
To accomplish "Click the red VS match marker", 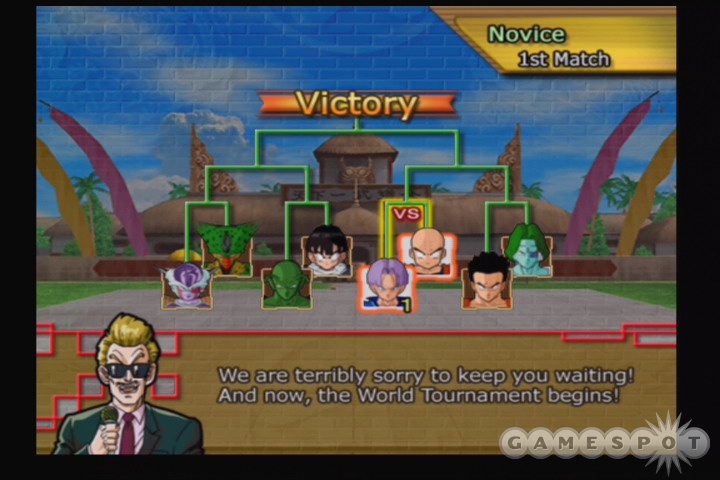I will coord(406,213).
